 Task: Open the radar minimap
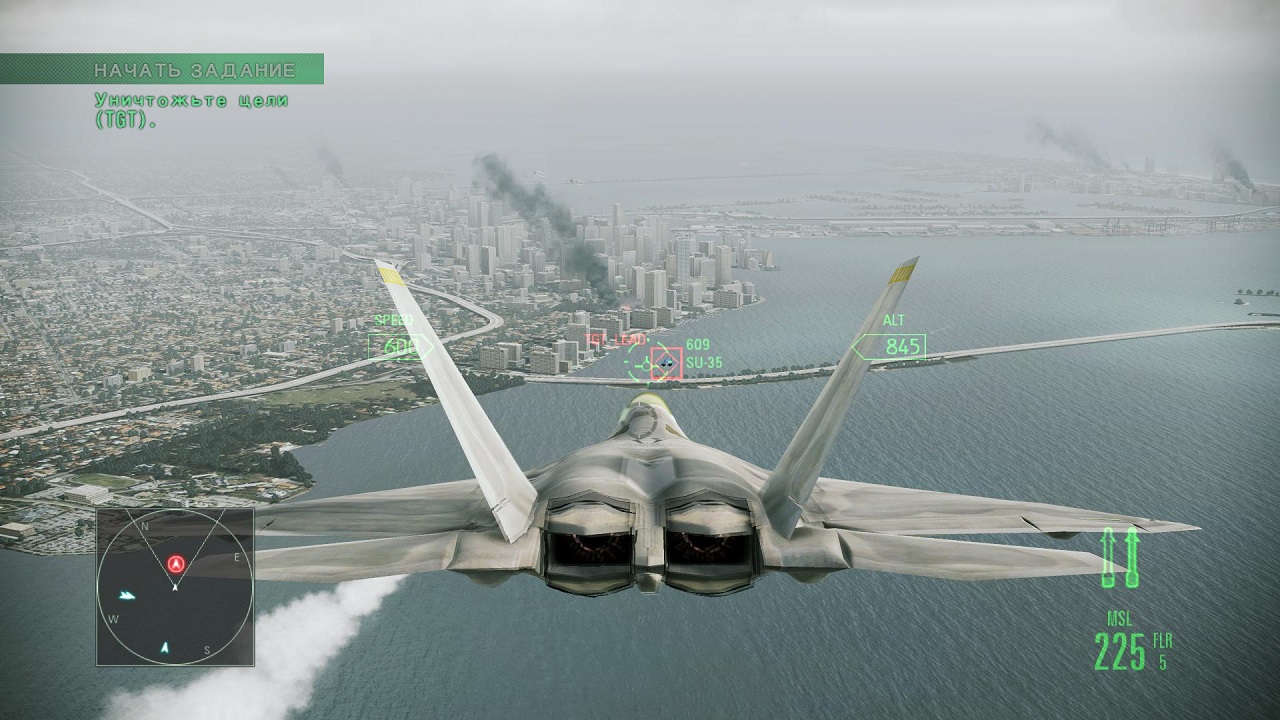(175, 587)
